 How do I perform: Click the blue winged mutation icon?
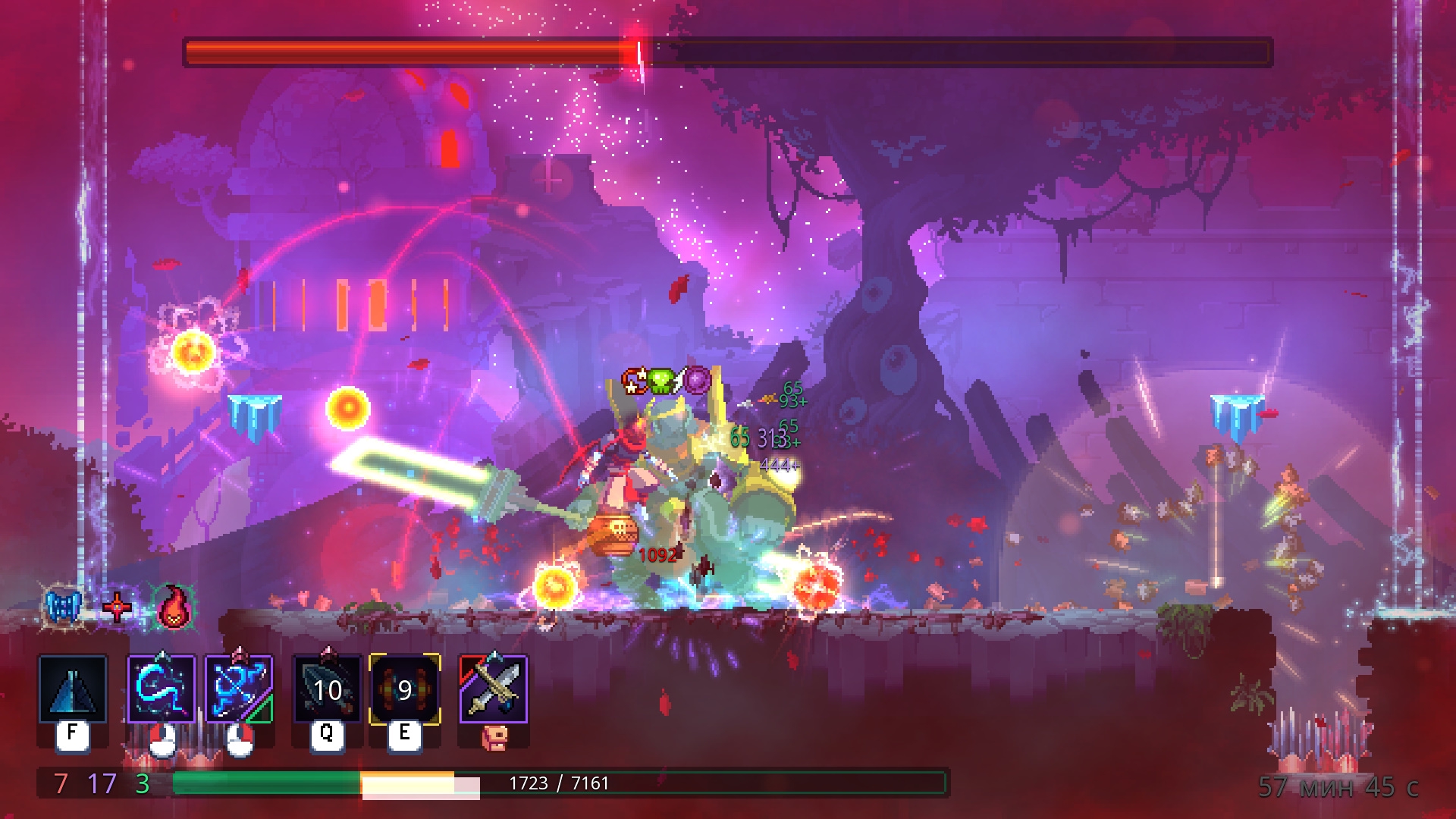64,607
